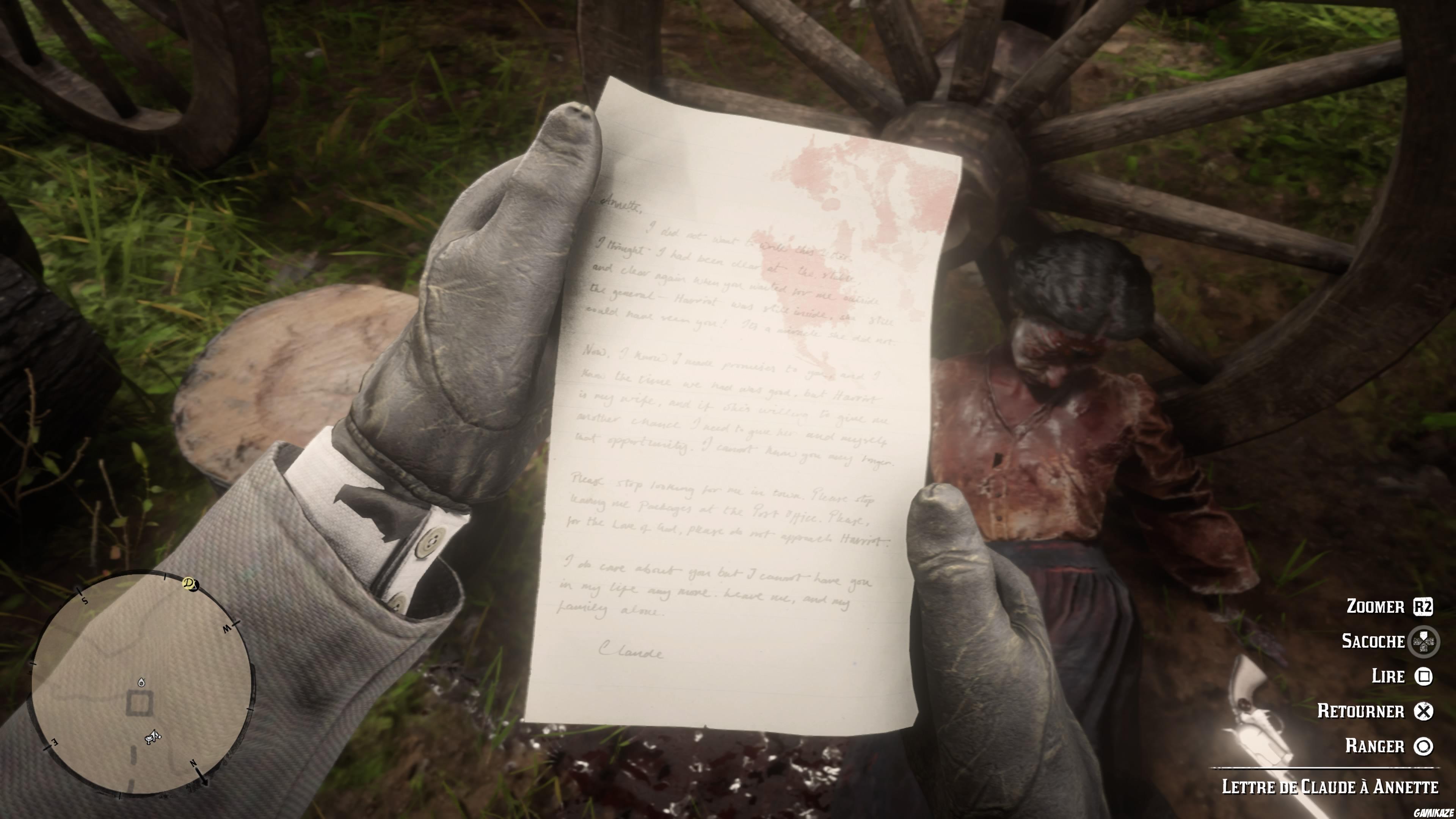Screen dimensions: 1456x819
Task: Toggle the letter away using Ranger
Action: click(x=1375, y=747)
